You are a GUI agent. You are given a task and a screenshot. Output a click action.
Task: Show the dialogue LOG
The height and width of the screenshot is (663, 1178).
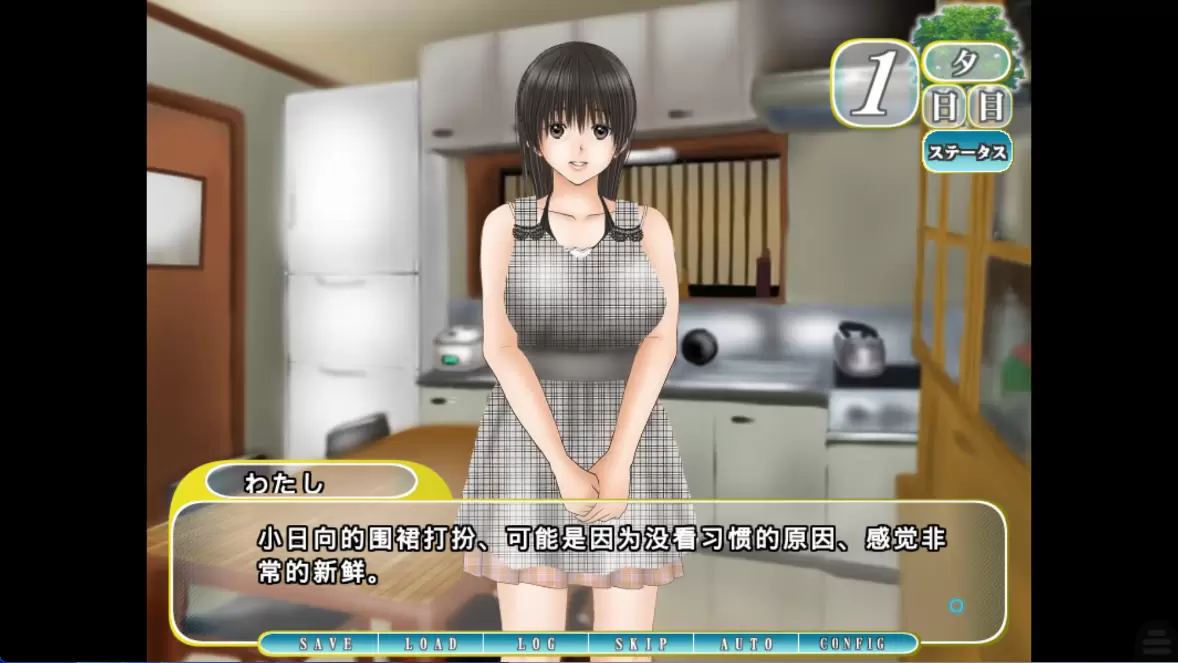coord(537,644)
